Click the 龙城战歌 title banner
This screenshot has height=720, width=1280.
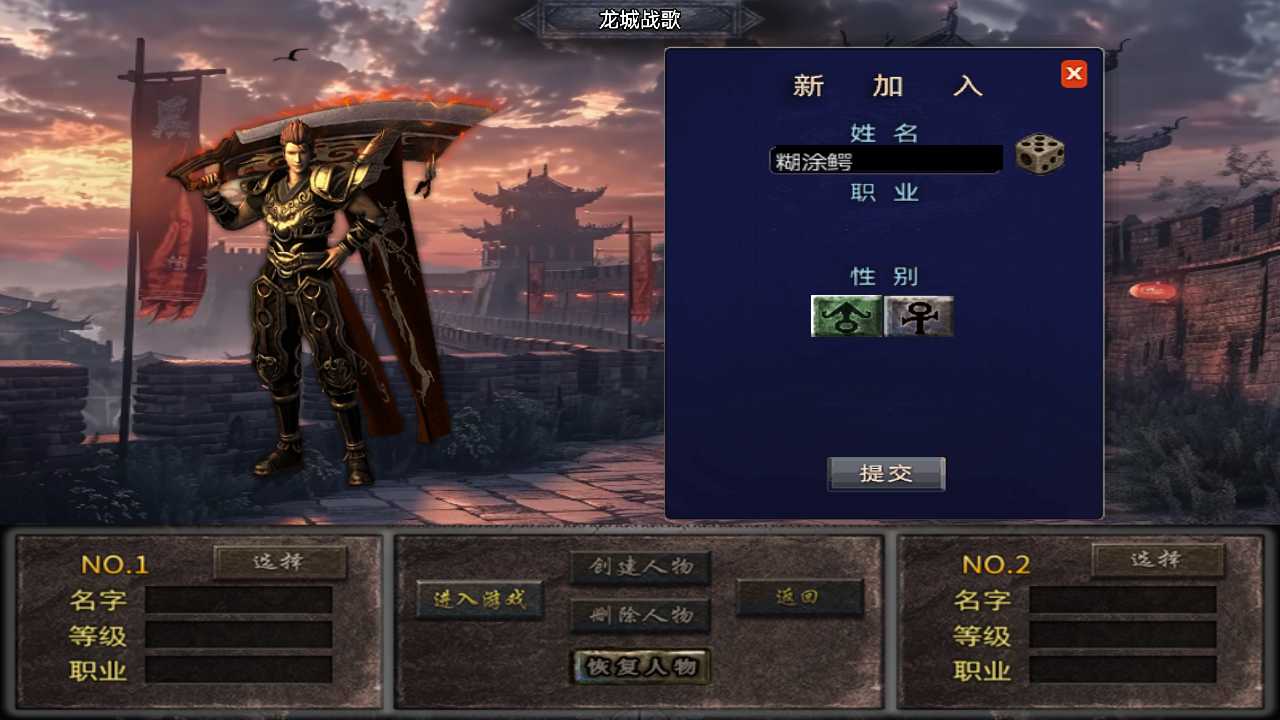[640, 20]
